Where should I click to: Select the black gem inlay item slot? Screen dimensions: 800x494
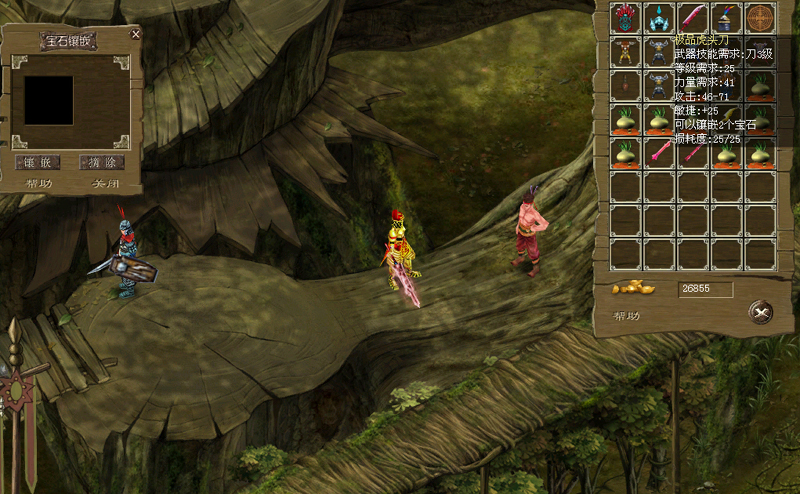[x=49, y=100]
